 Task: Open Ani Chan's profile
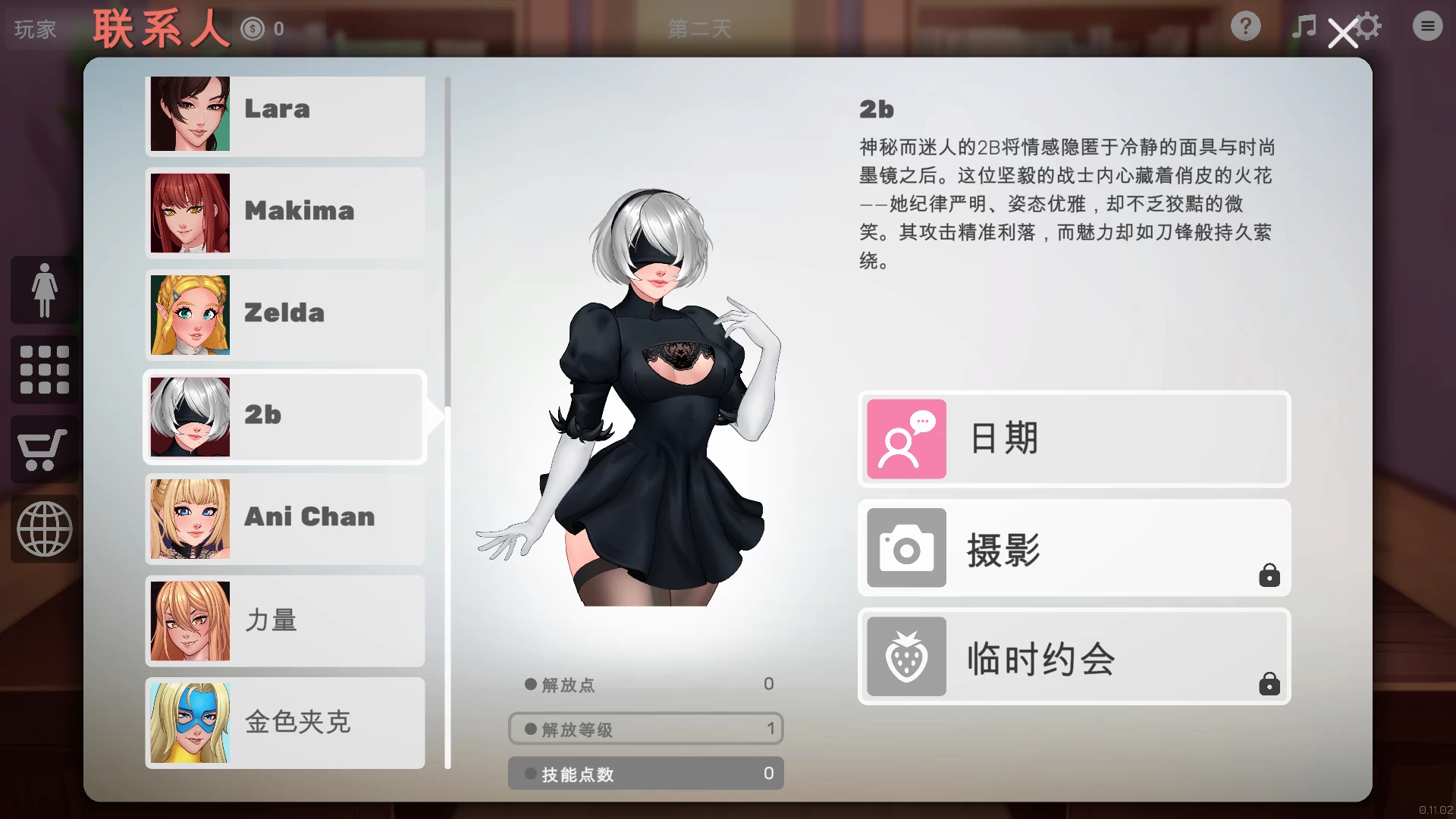pos(284,519)
